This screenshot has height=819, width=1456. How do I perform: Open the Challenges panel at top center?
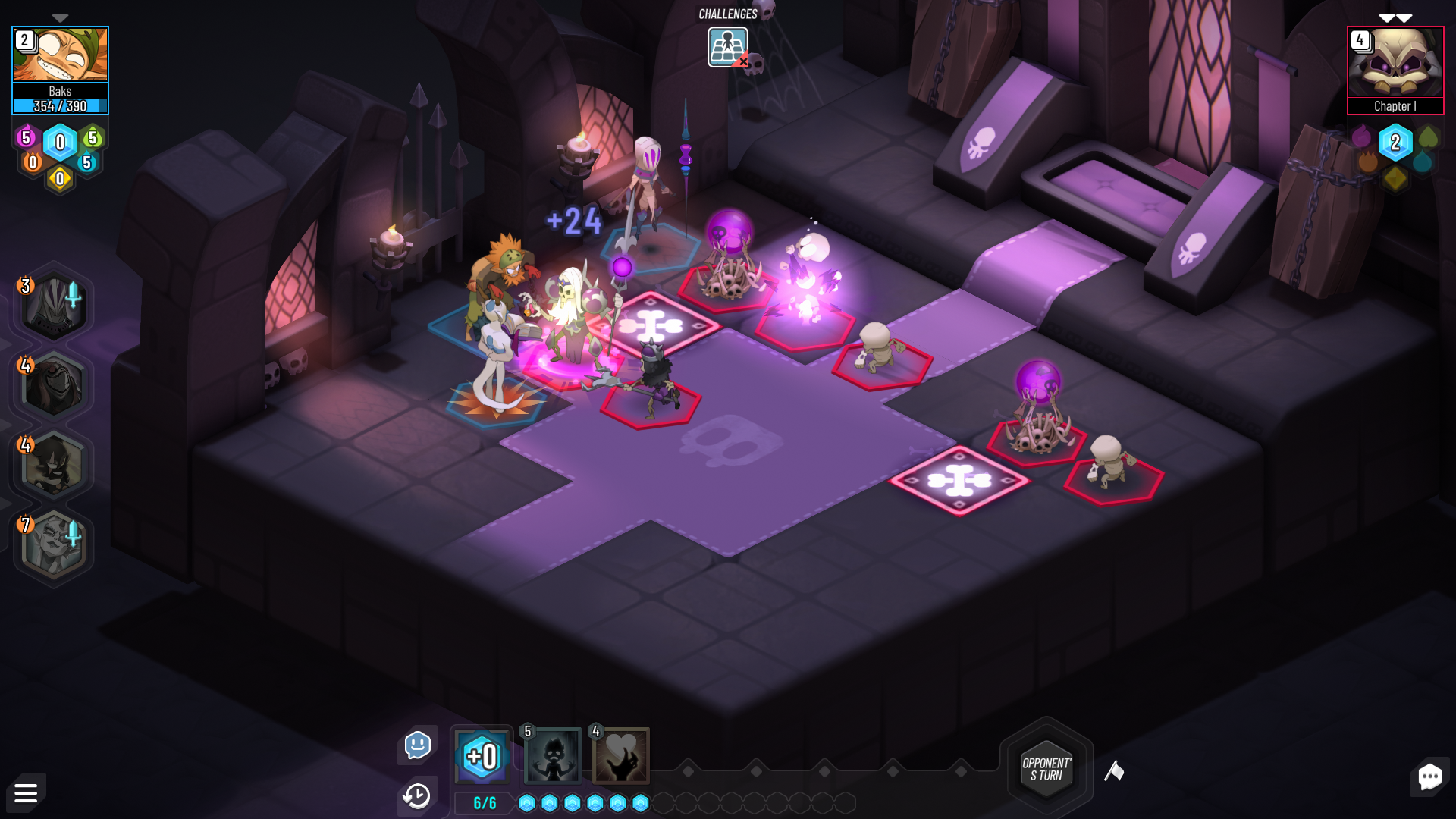coord(726,45)
